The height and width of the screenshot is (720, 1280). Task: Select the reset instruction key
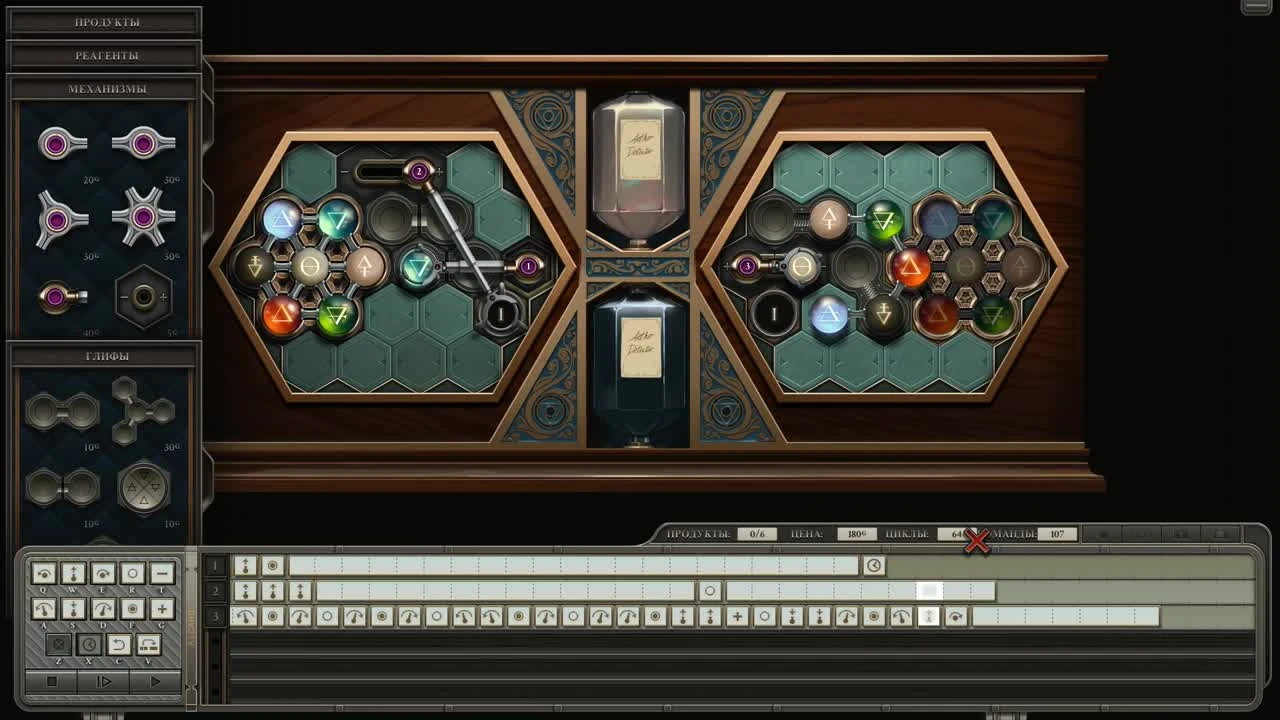[118, 644]
